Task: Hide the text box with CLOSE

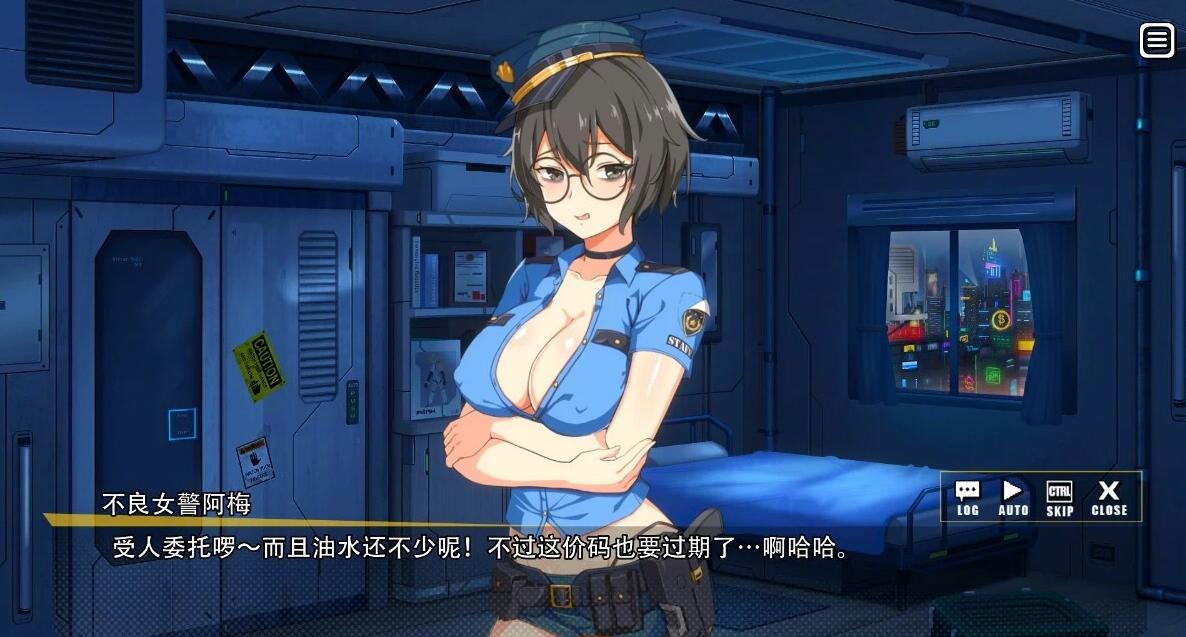Action: 1109,497
